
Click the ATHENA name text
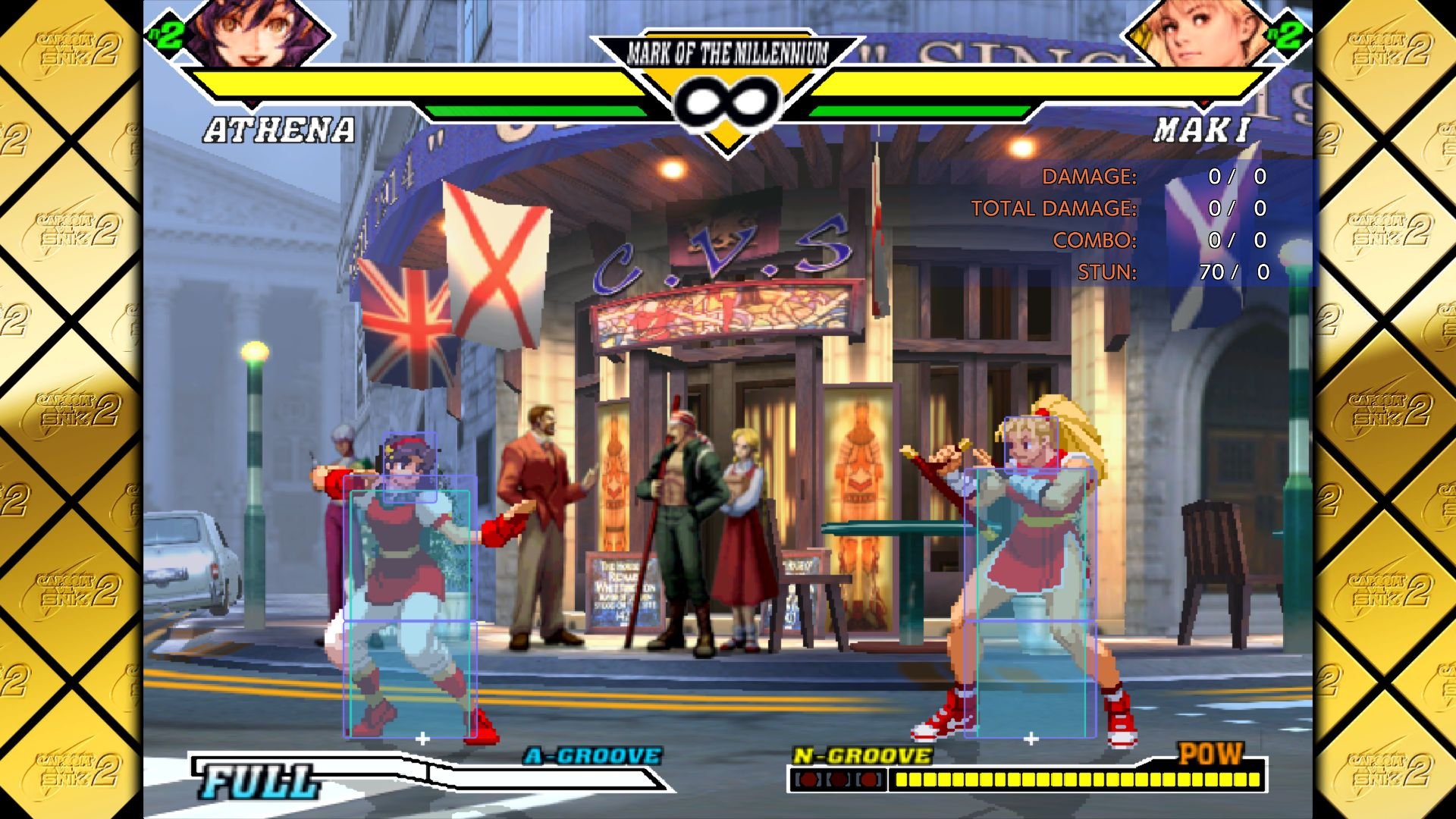click(x=277, y=130)
